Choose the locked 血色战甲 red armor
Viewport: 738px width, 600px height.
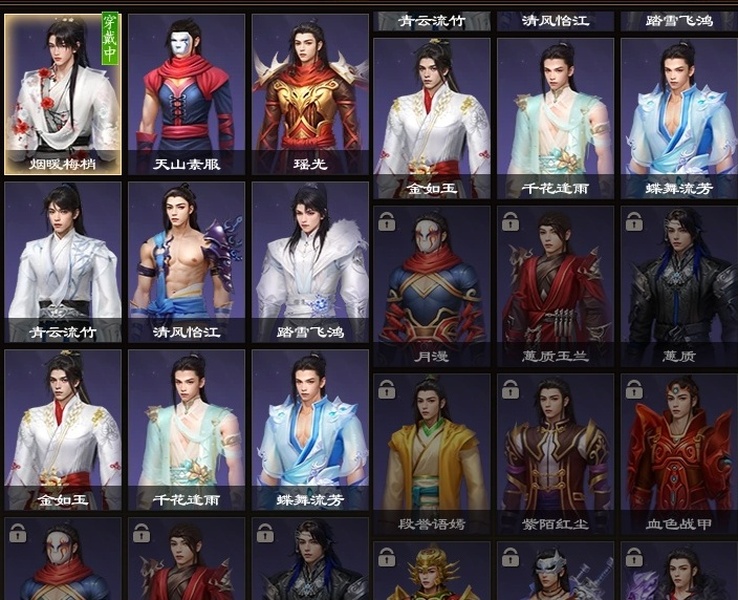678,453
